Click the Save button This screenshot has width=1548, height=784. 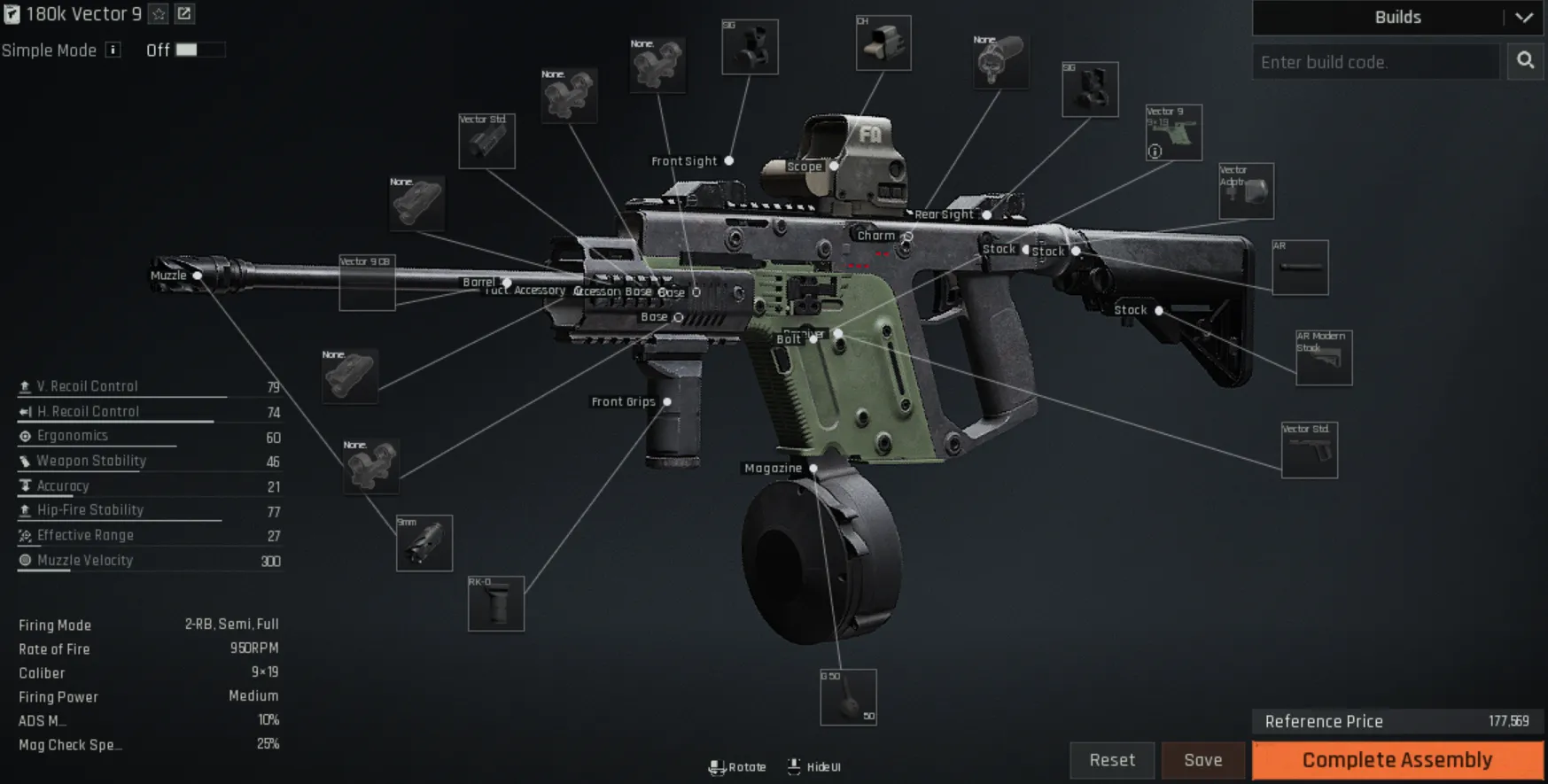coord(1202,759)
